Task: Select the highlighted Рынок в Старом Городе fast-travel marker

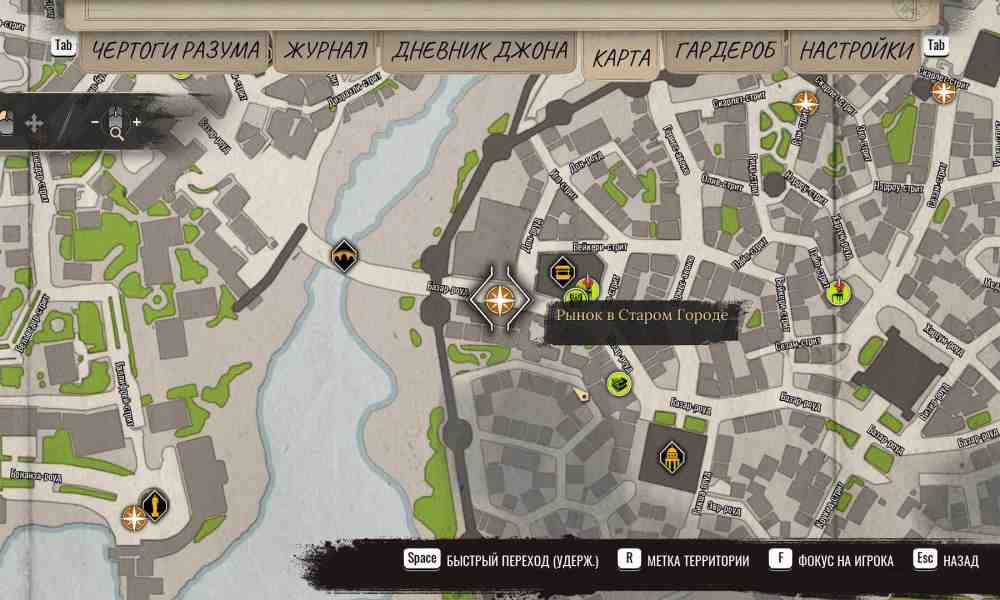Action: (x=499, y=298)
